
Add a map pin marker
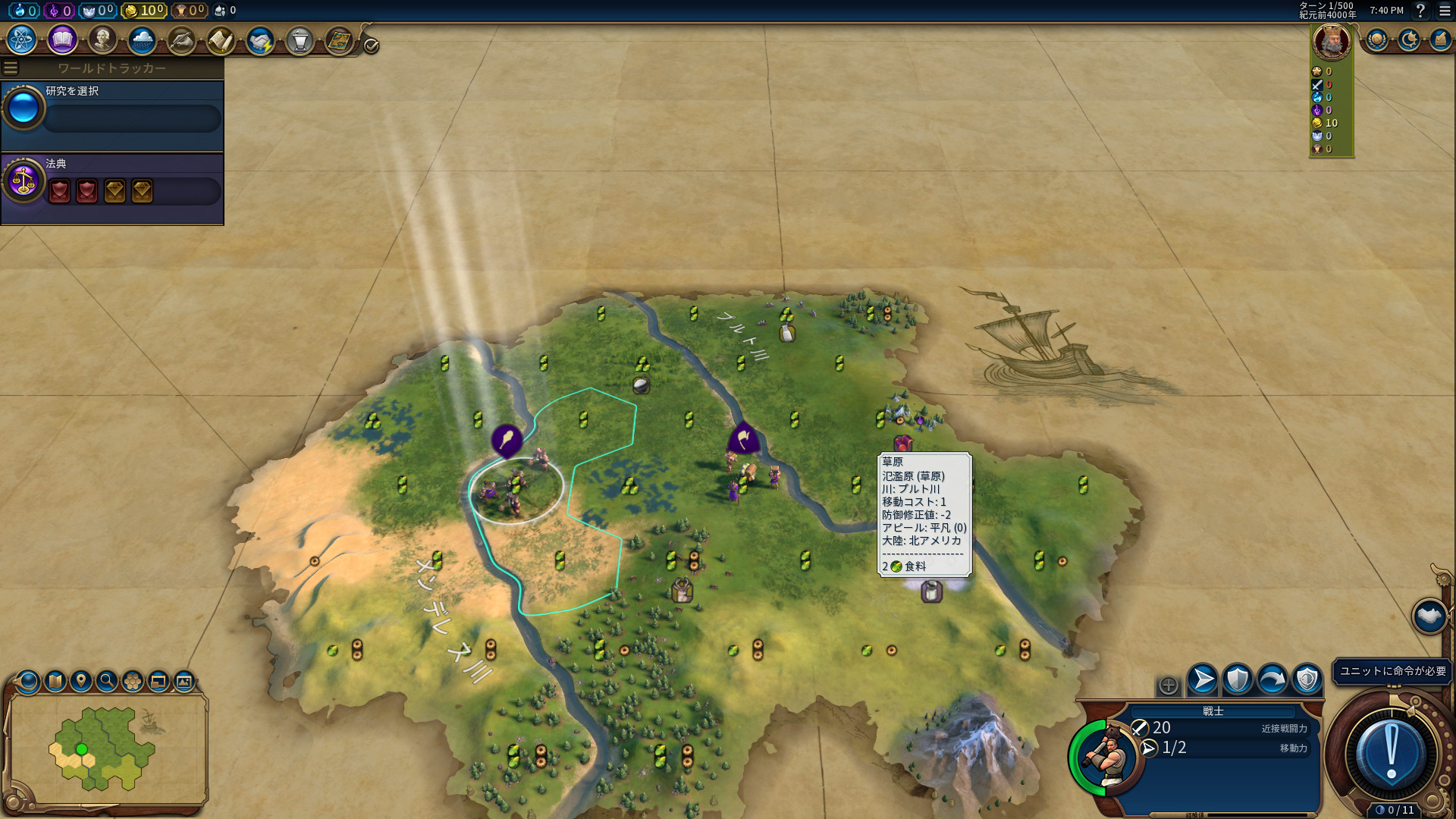click(81, 681)
